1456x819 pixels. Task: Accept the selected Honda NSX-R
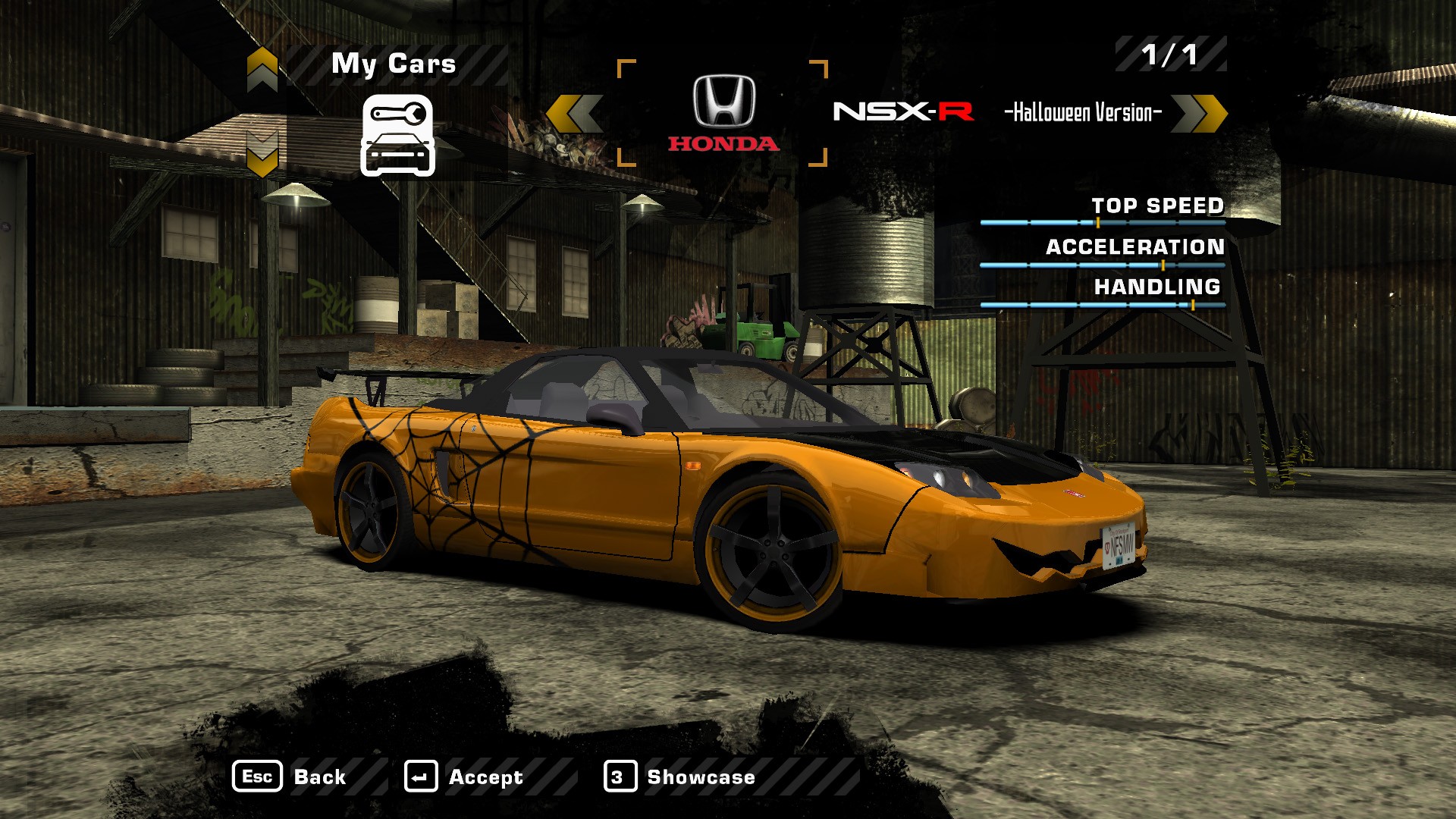click(464, 777)
